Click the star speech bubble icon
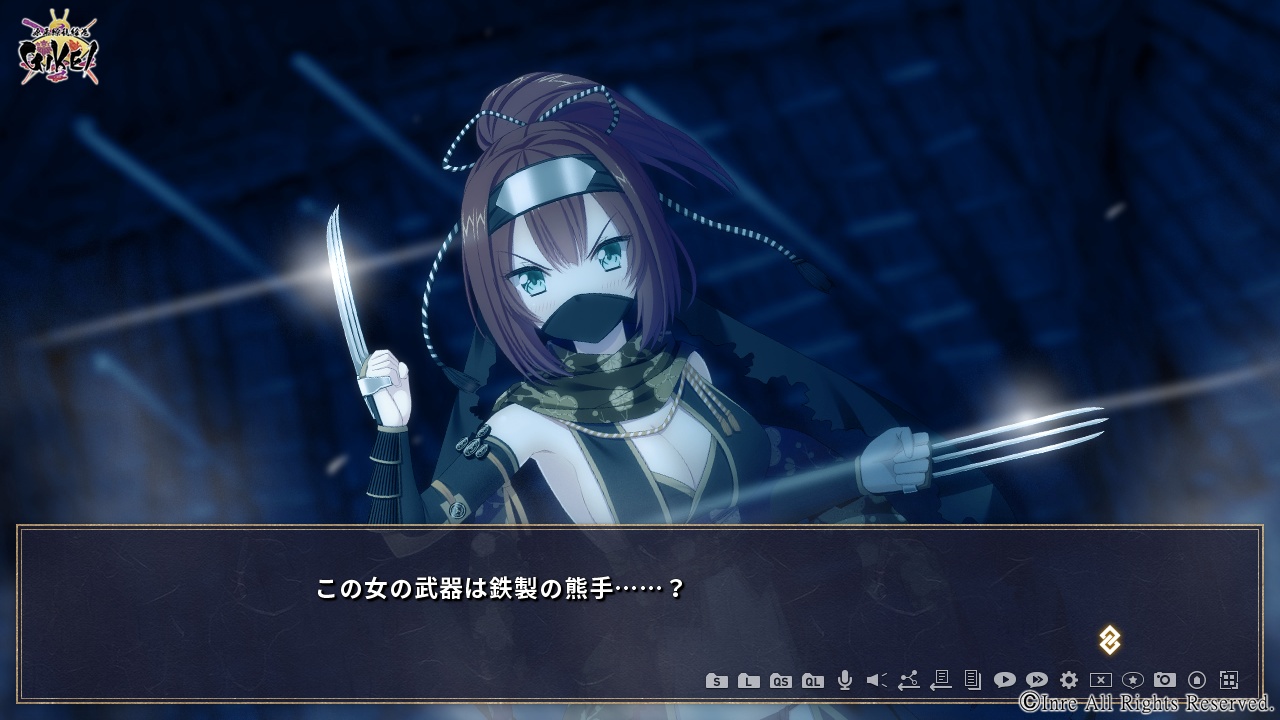Viewport: 1280px width, 720px height. (x=1133, y=680)
